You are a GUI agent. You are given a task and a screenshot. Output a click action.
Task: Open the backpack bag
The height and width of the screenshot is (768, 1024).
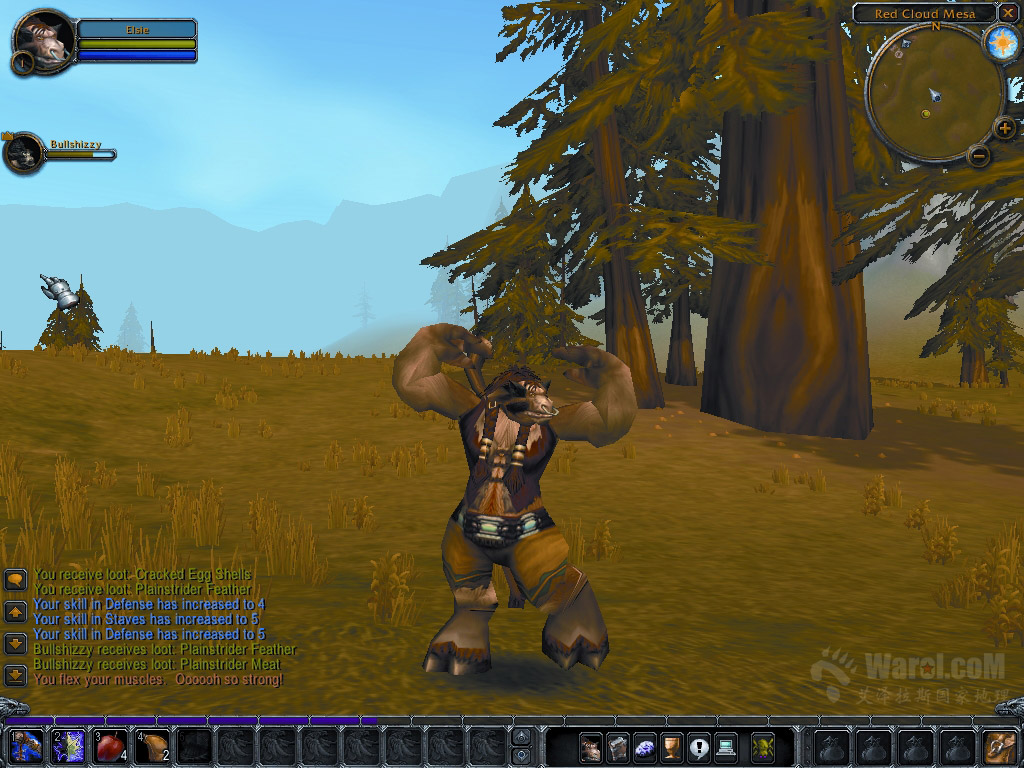(998, 747)
